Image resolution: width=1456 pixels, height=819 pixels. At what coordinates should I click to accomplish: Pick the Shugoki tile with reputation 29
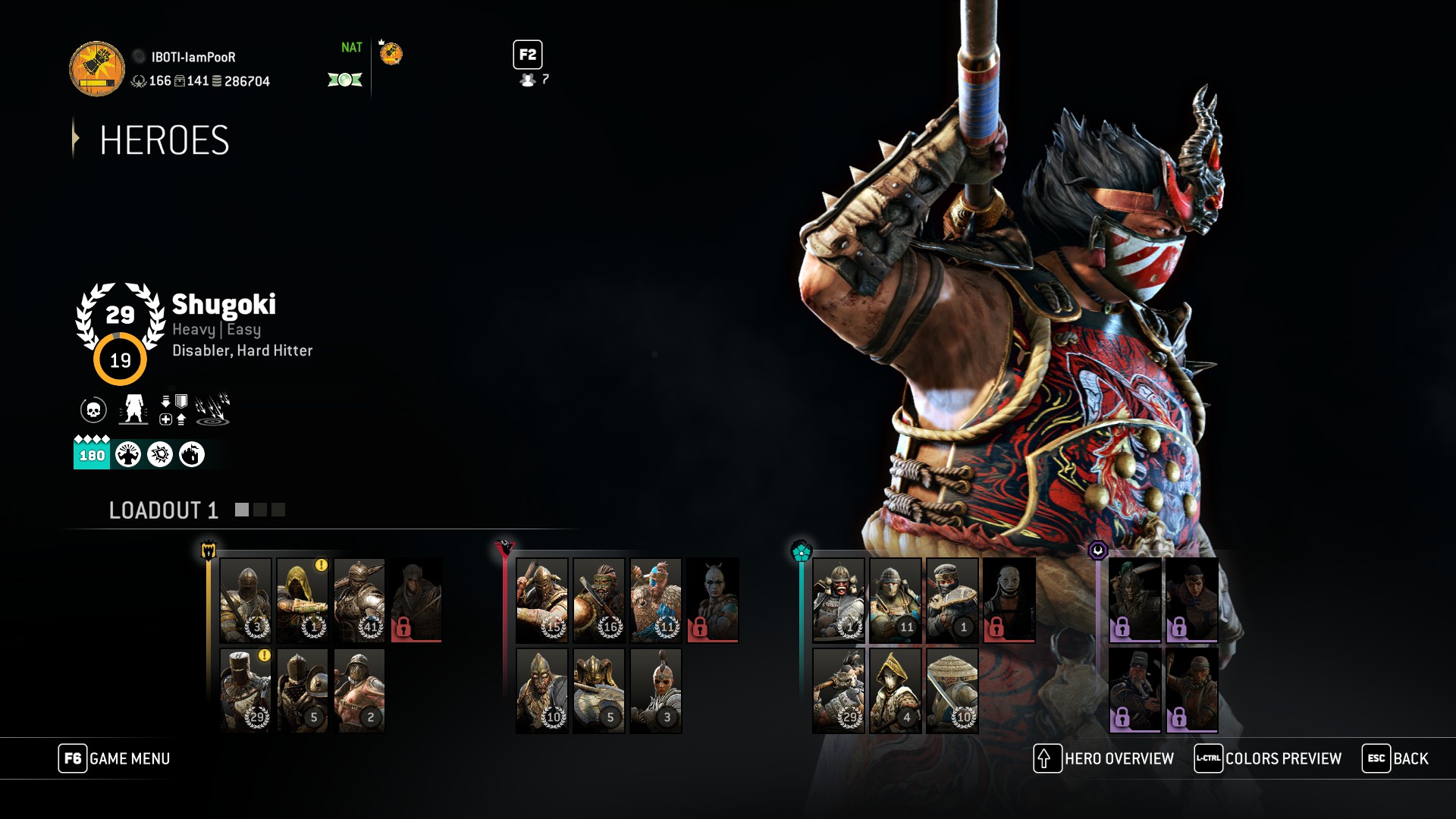[838, 690]
